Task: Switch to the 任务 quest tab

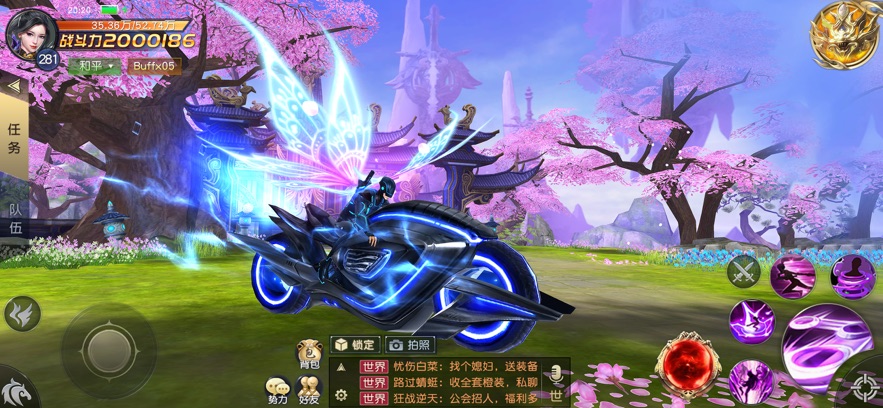Action: 14,138
